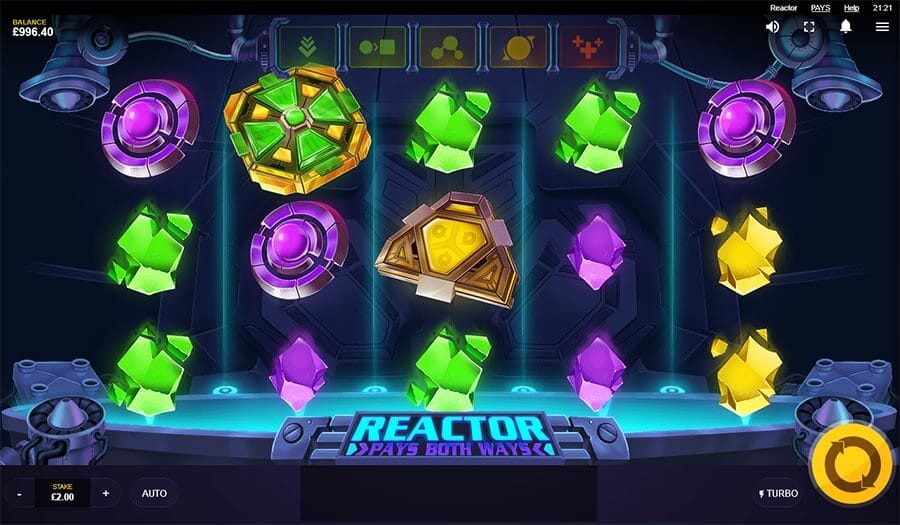Open the hamburger menu
The height and width of the screenshot is (525, 900).
[x=882, y=27]
